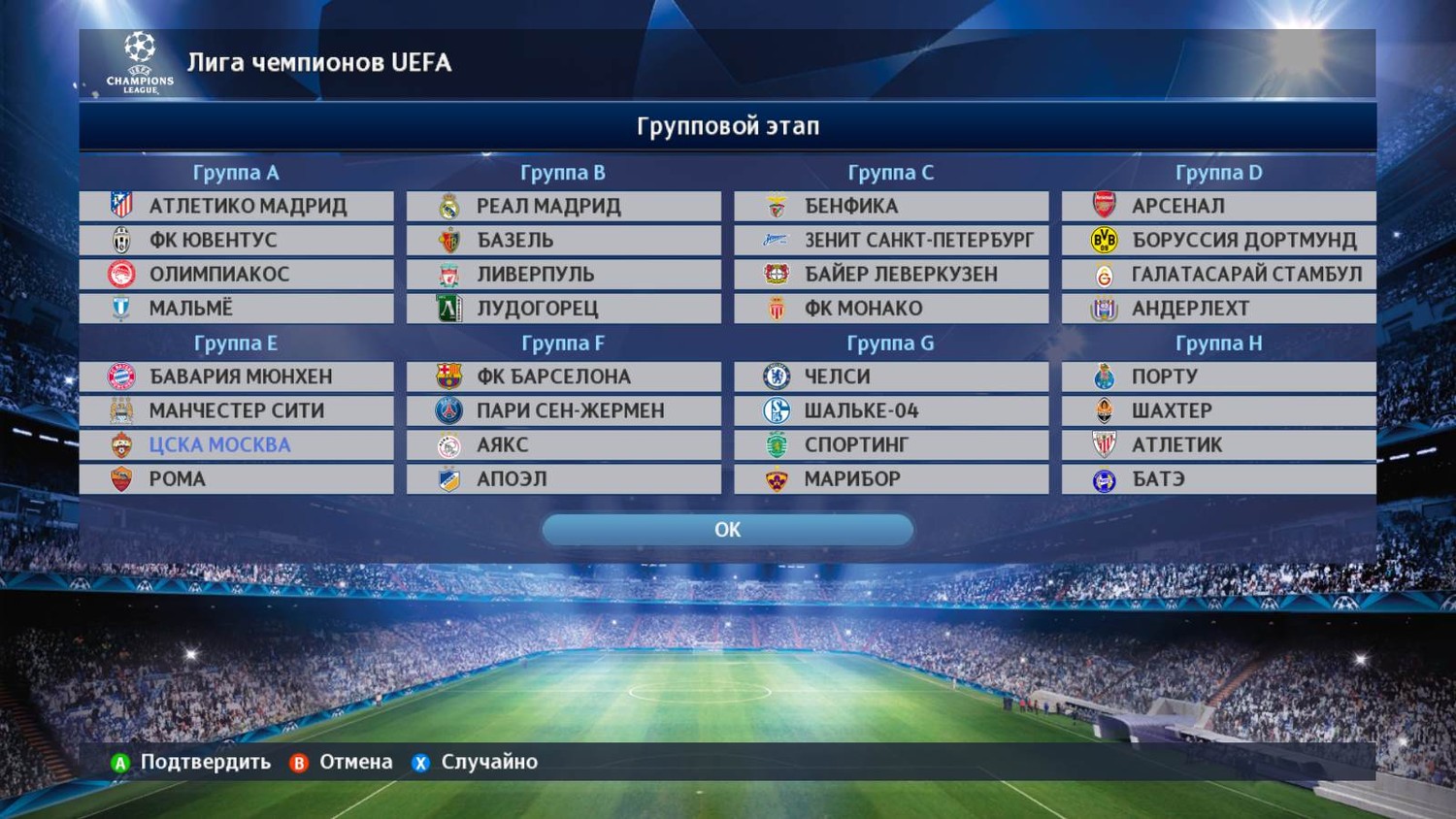Pick Порту from Group H
The image size is (1456, 819).
(x=1218, y=377)
